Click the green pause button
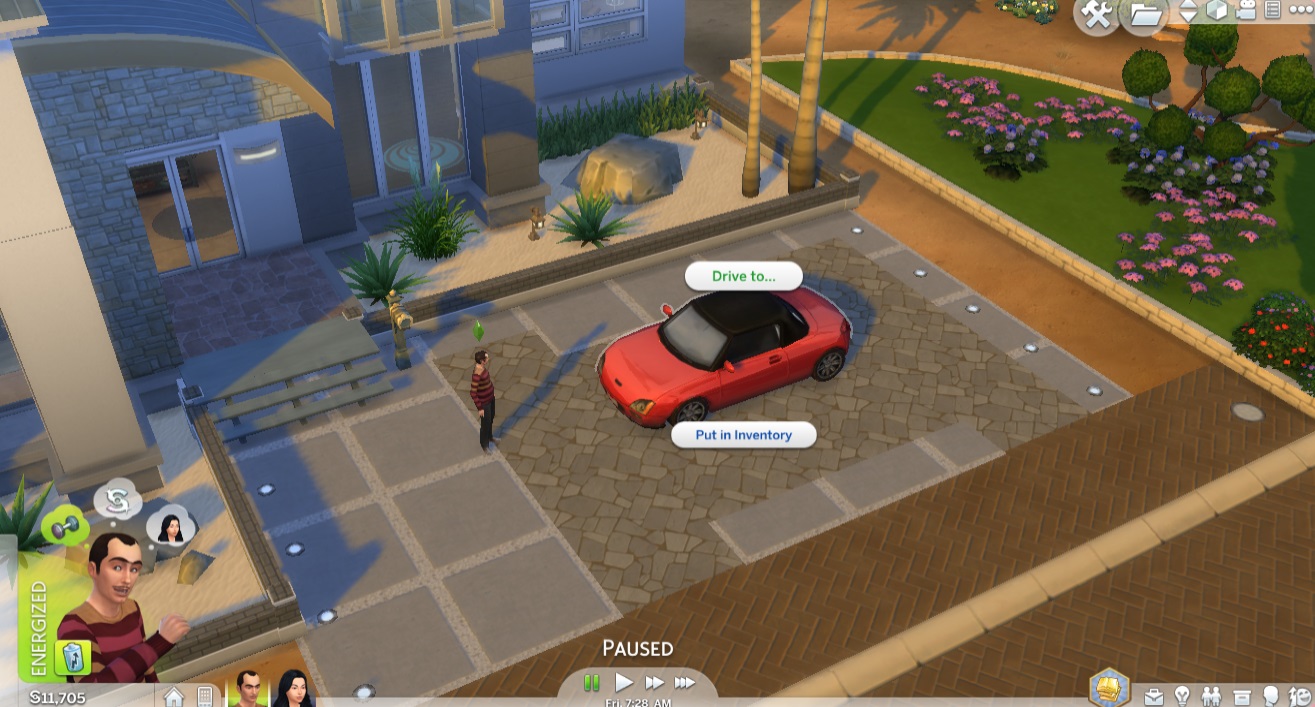The height and width of the screenshot is (707, 1315). coord(592,682)
